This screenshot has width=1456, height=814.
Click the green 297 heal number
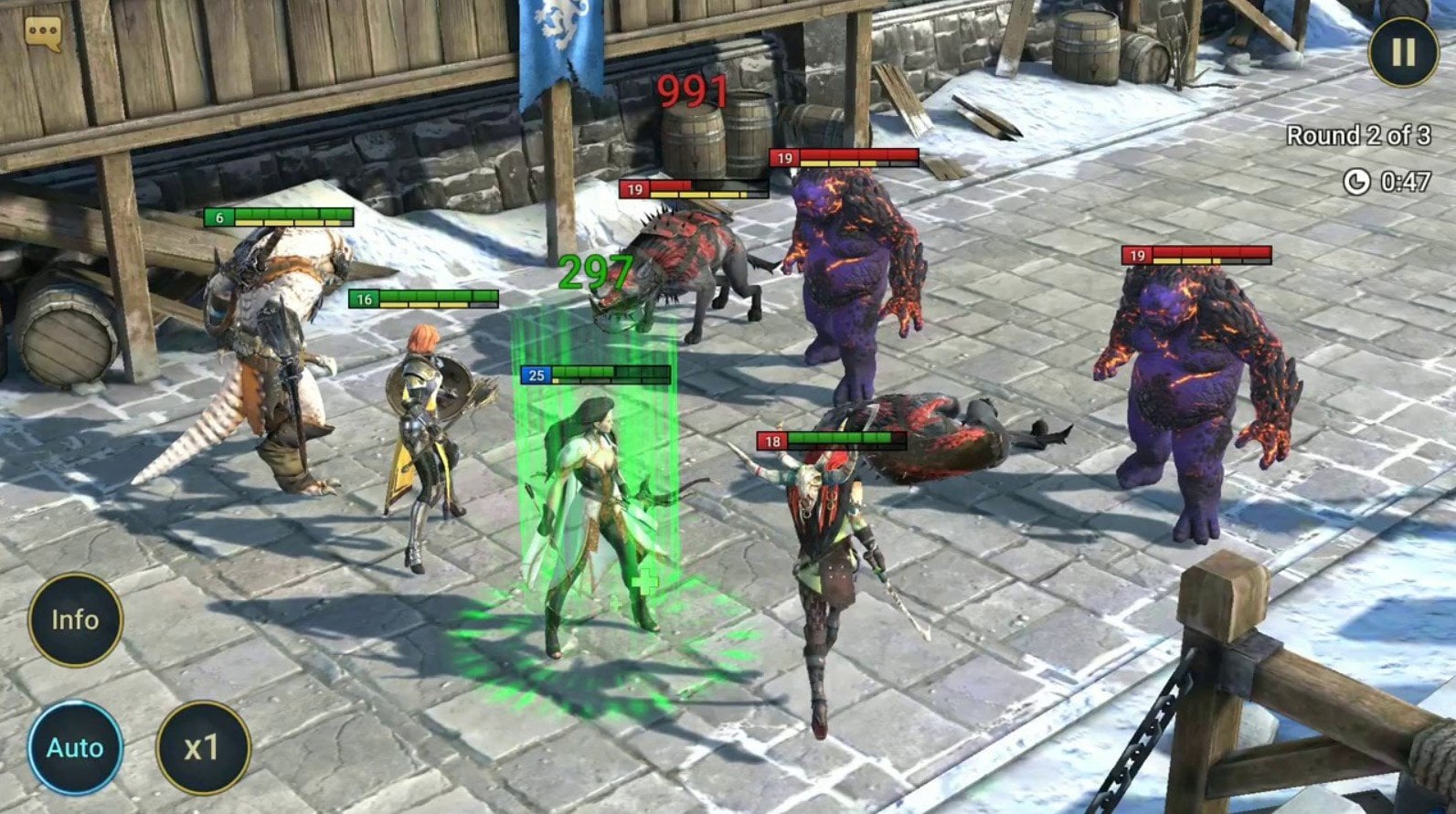(595, 271)
